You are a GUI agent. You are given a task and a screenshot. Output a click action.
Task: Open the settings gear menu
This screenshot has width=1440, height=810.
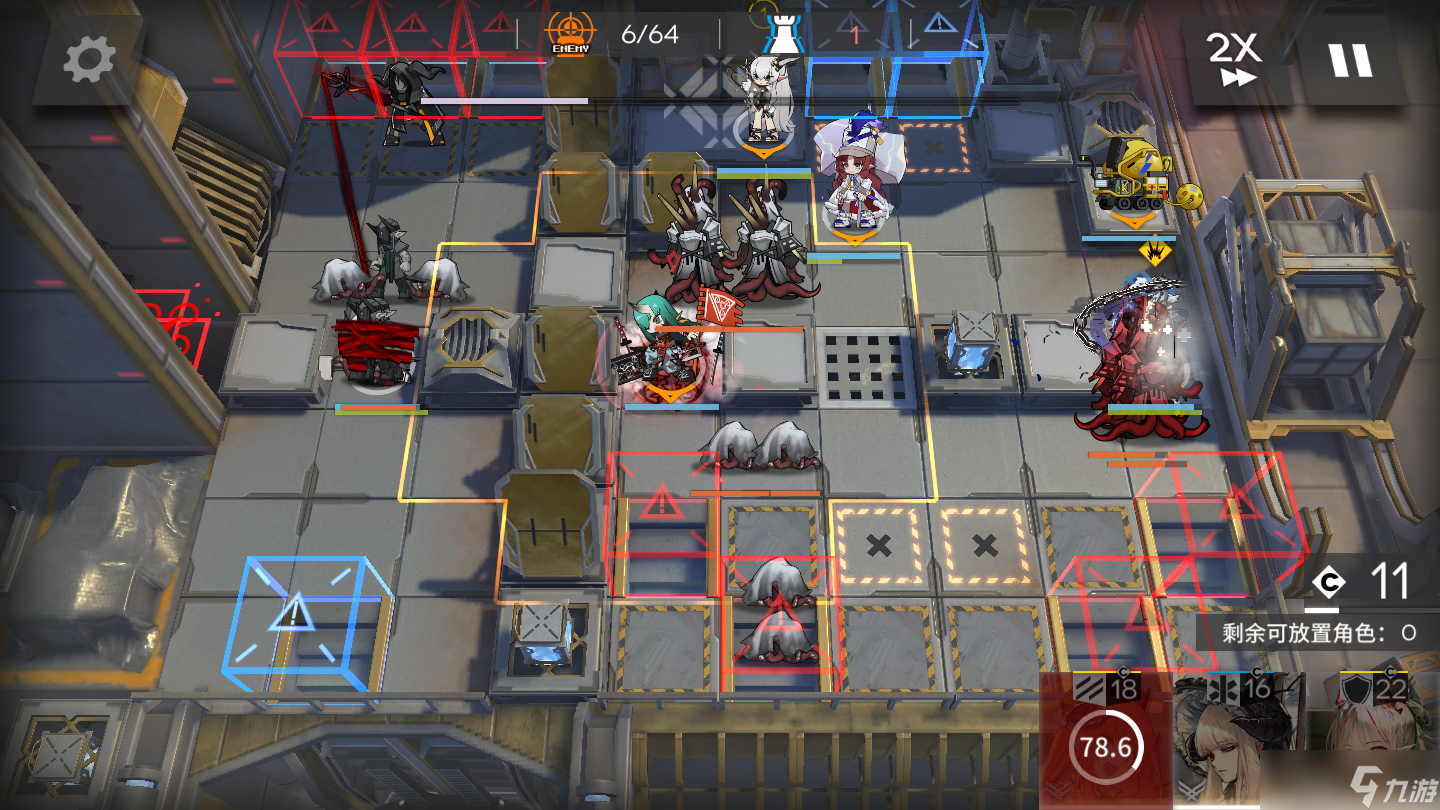tap(89, 61)
